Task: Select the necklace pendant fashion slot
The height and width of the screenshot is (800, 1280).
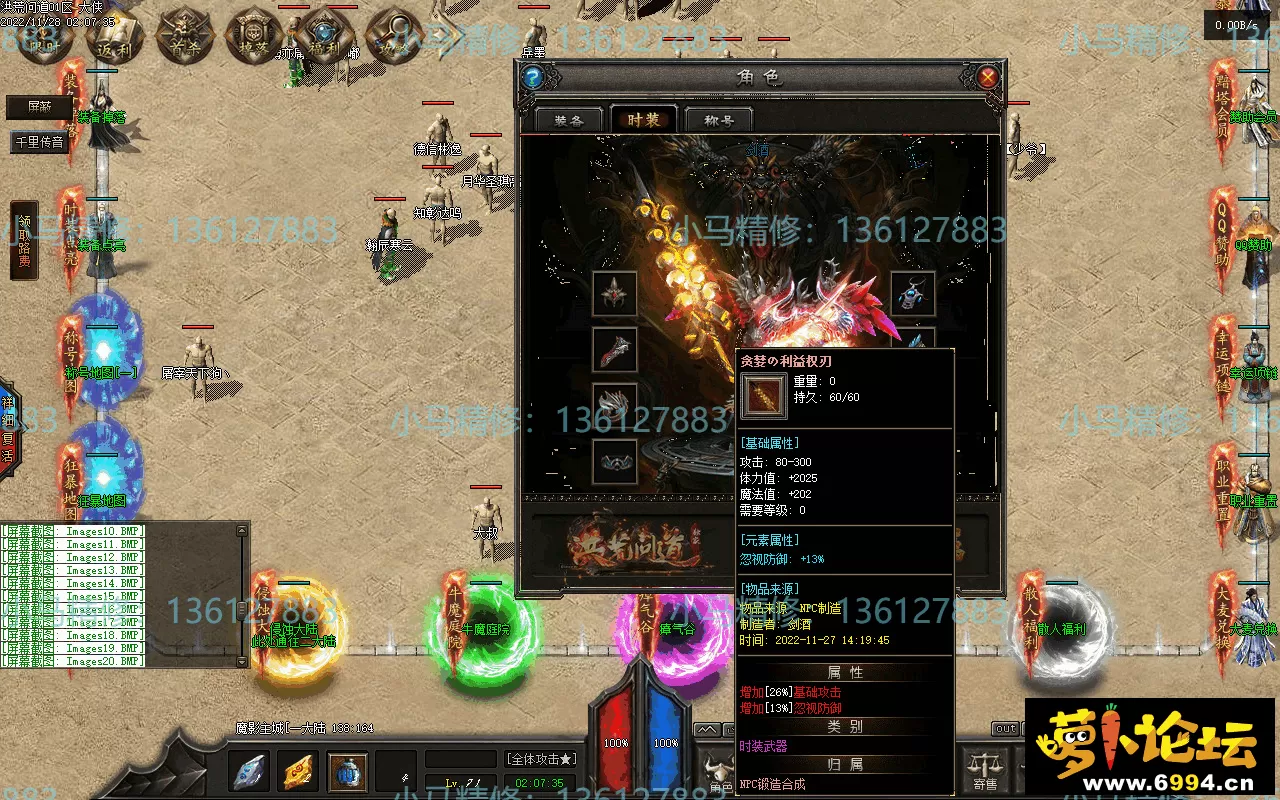Action: [x=912, y=294]
